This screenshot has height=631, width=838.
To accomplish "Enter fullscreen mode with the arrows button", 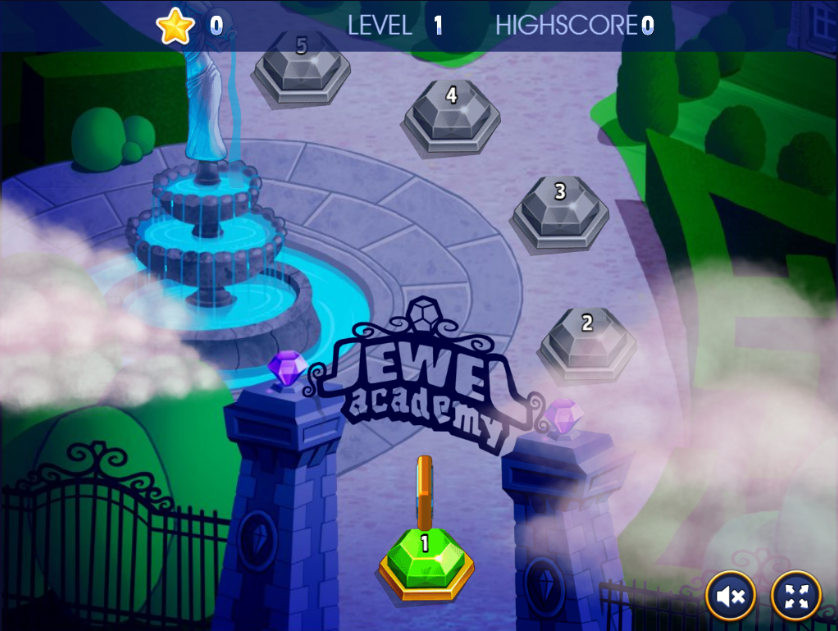I will tap(796, 597).
